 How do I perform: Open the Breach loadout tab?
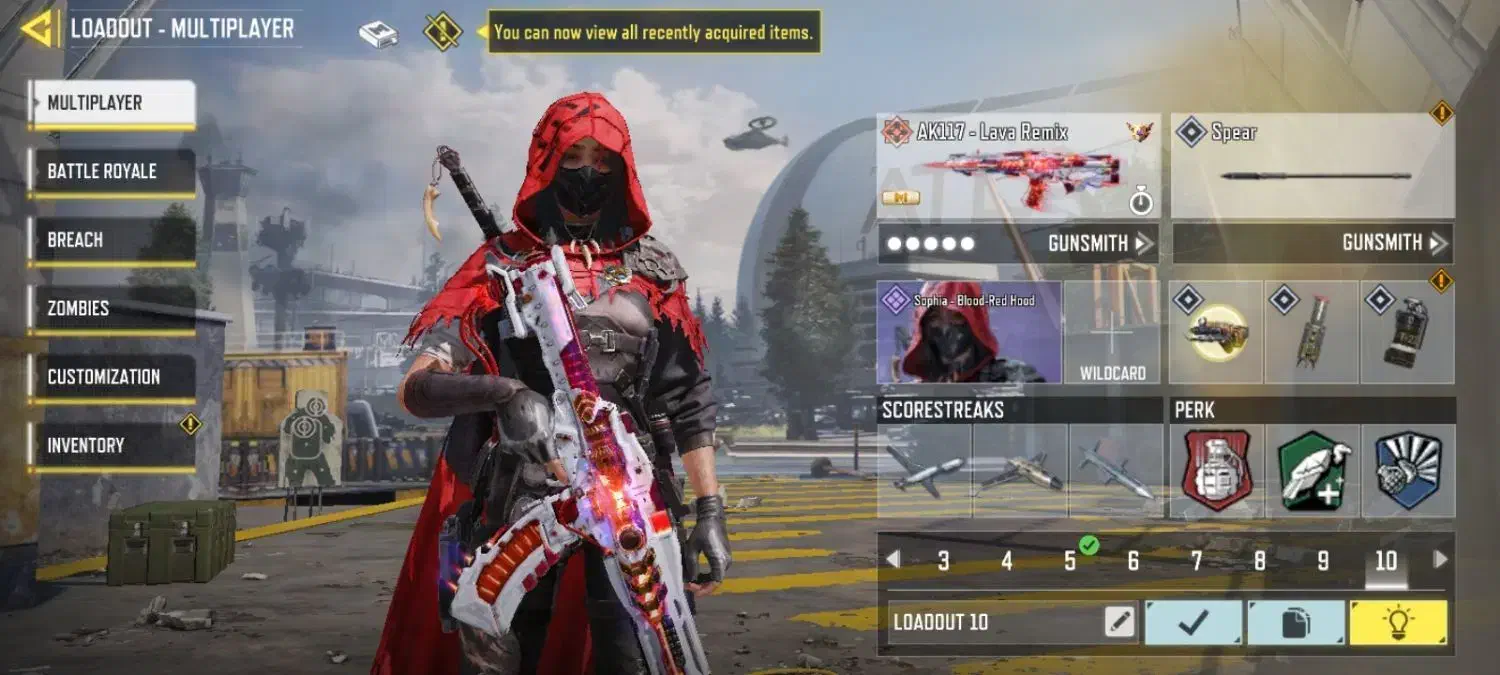click(x=112, y=241)
